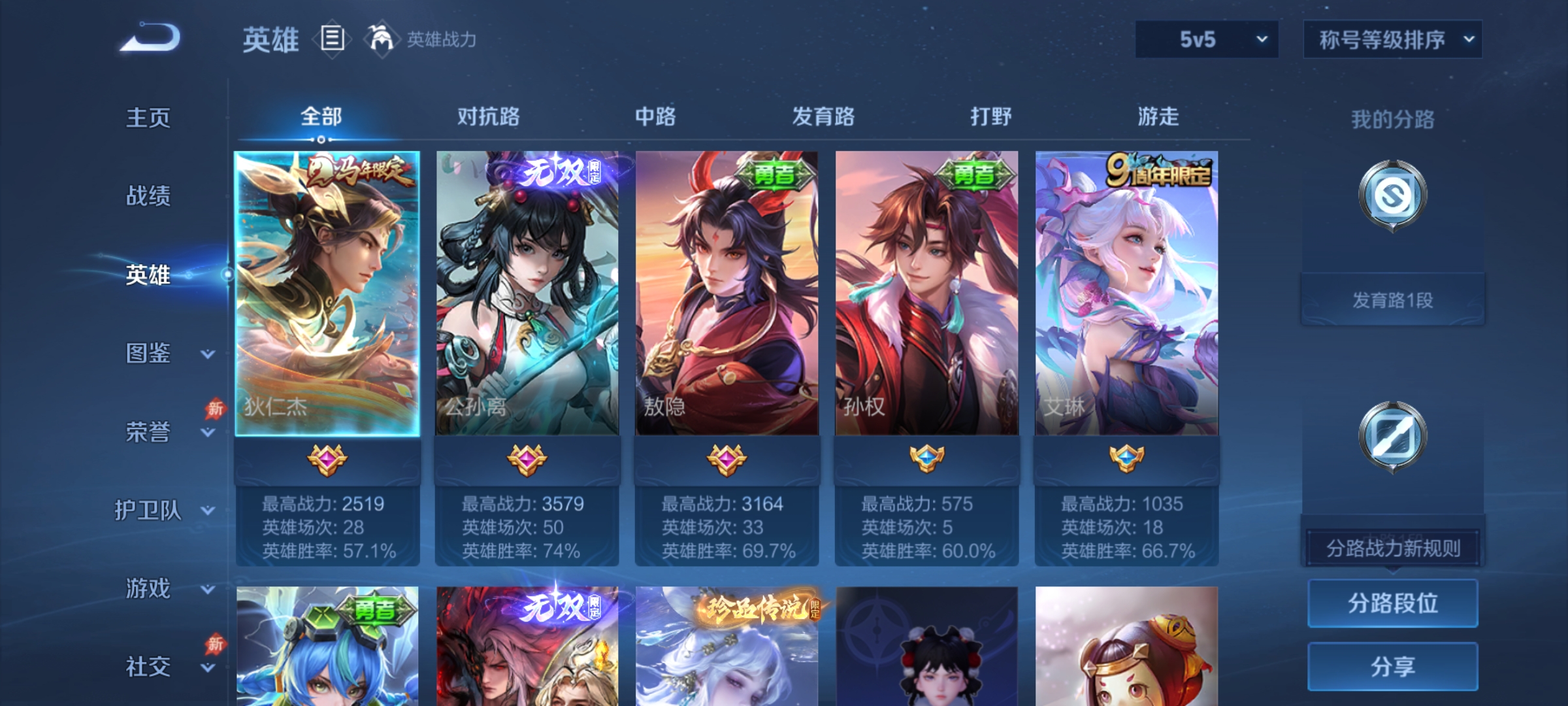Click the 分享 share button
The width and height of the screenshot is (1568, 706).
[1392, 665]
